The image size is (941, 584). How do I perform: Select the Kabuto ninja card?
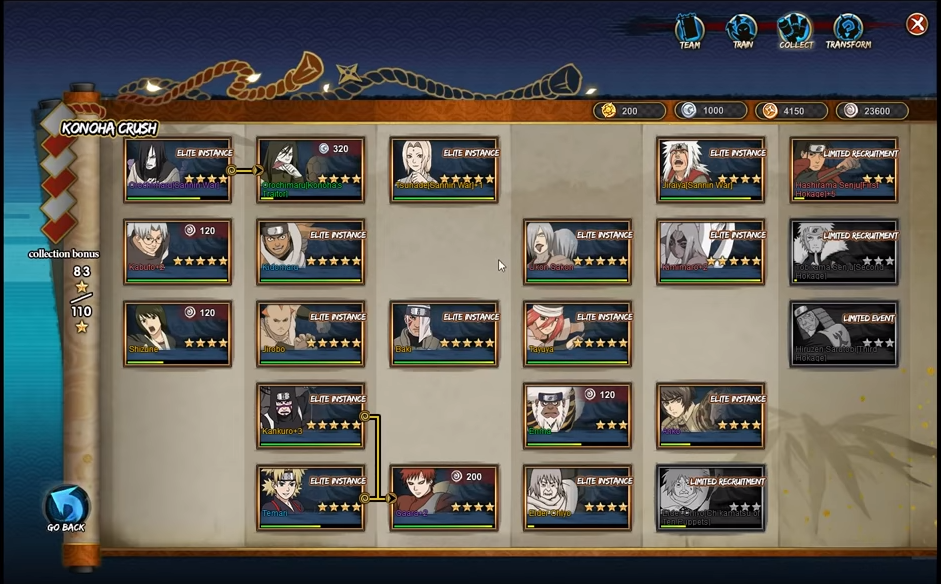pyautogui.click(x=177, y=252)
